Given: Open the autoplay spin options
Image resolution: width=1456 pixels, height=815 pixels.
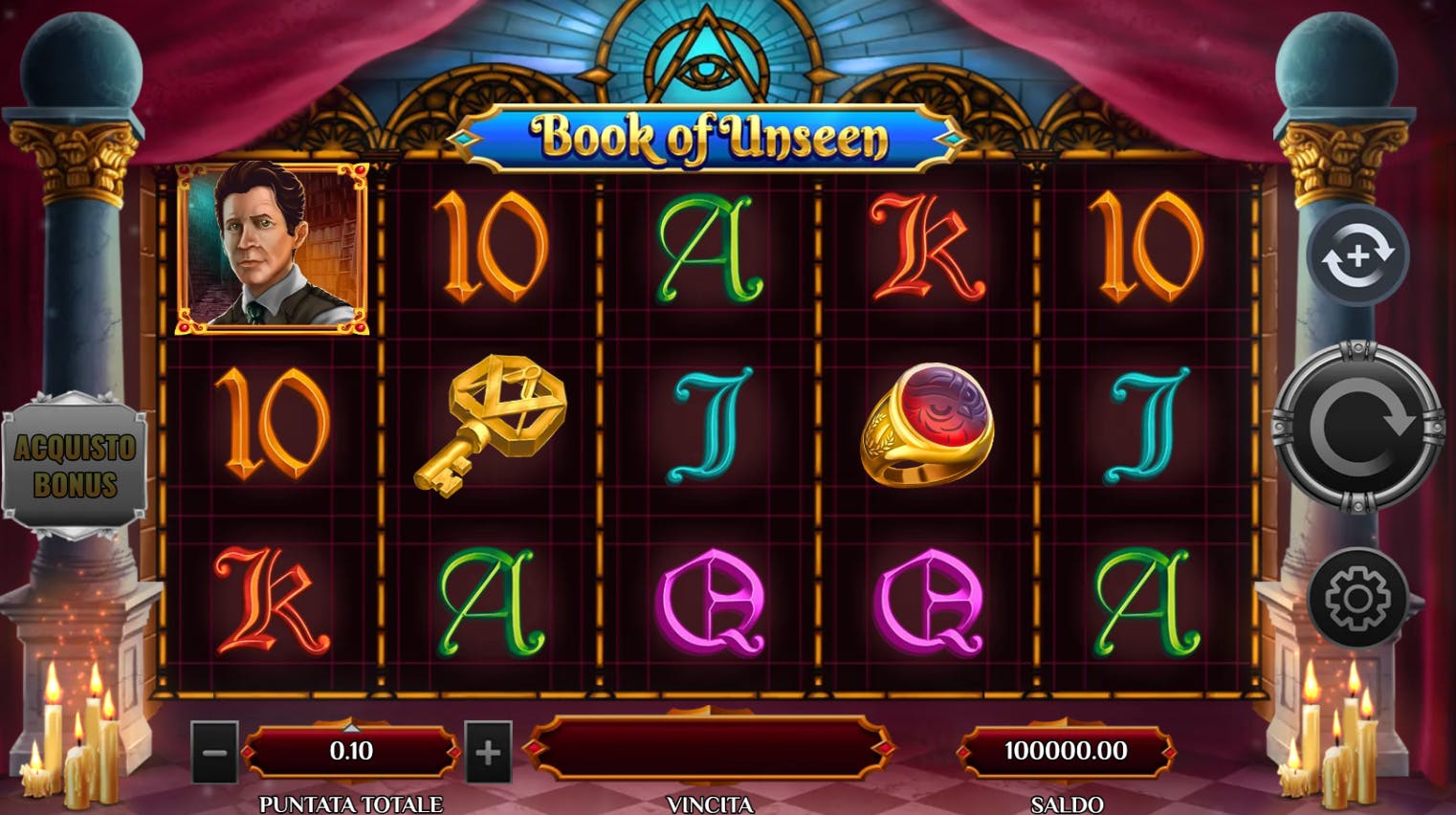Looking at the screenshot, I should point(1357,255).
